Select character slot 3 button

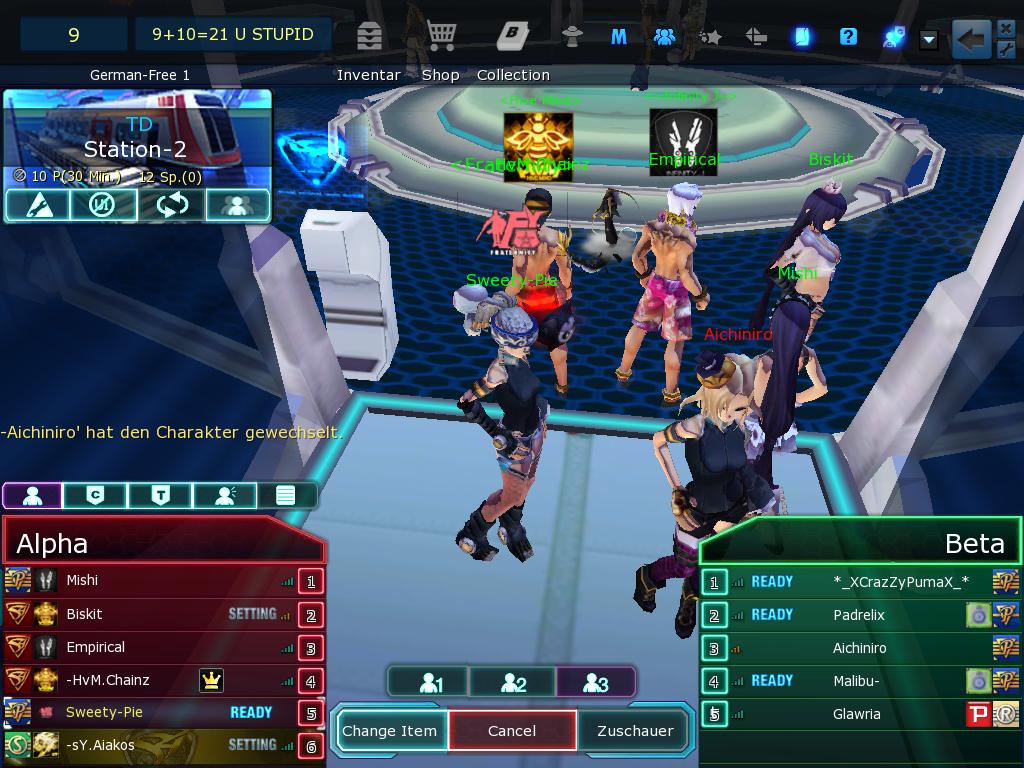[x=595, y=683]
